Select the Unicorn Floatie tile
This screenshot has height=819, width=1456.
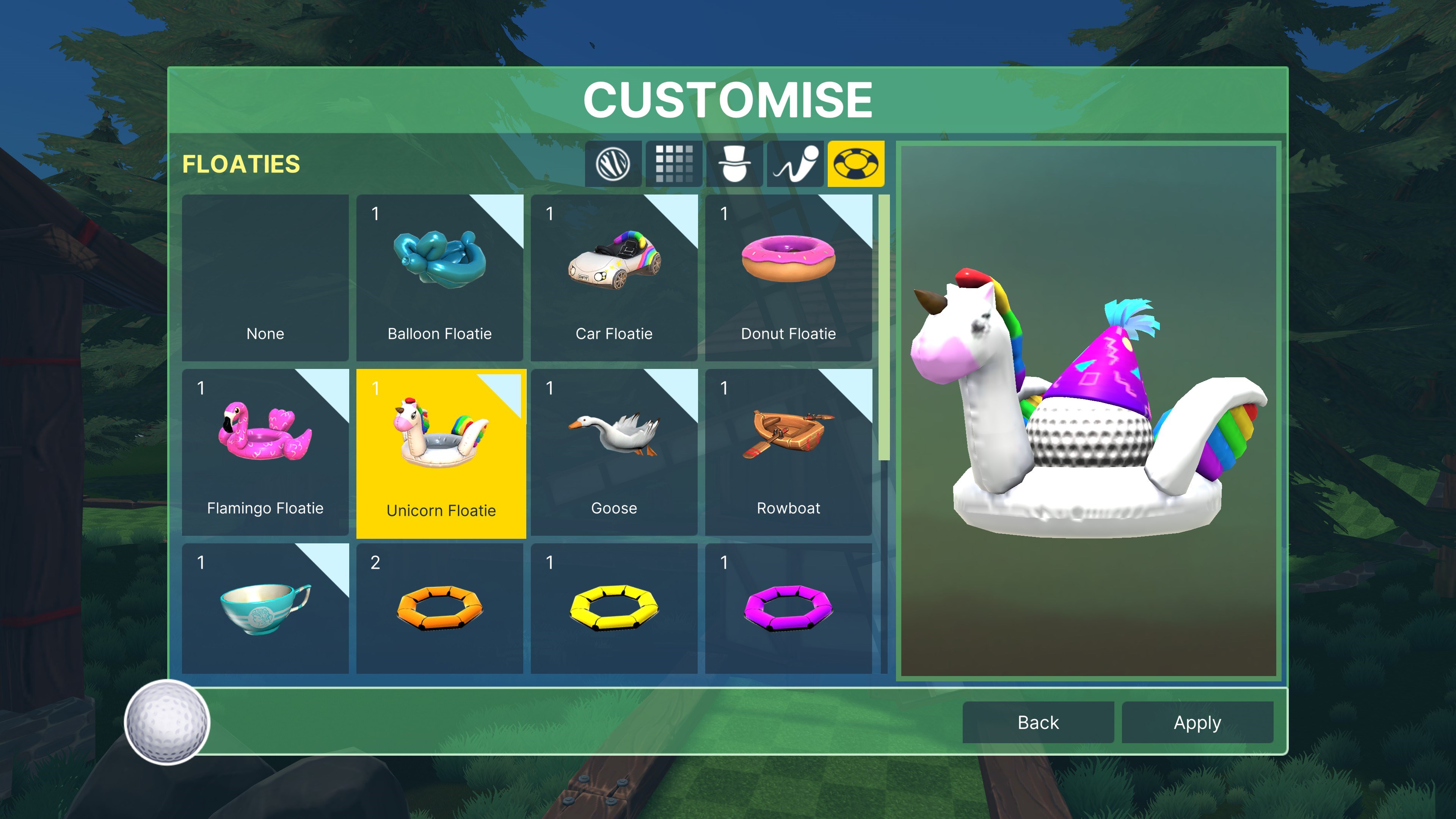click(441, 453)
